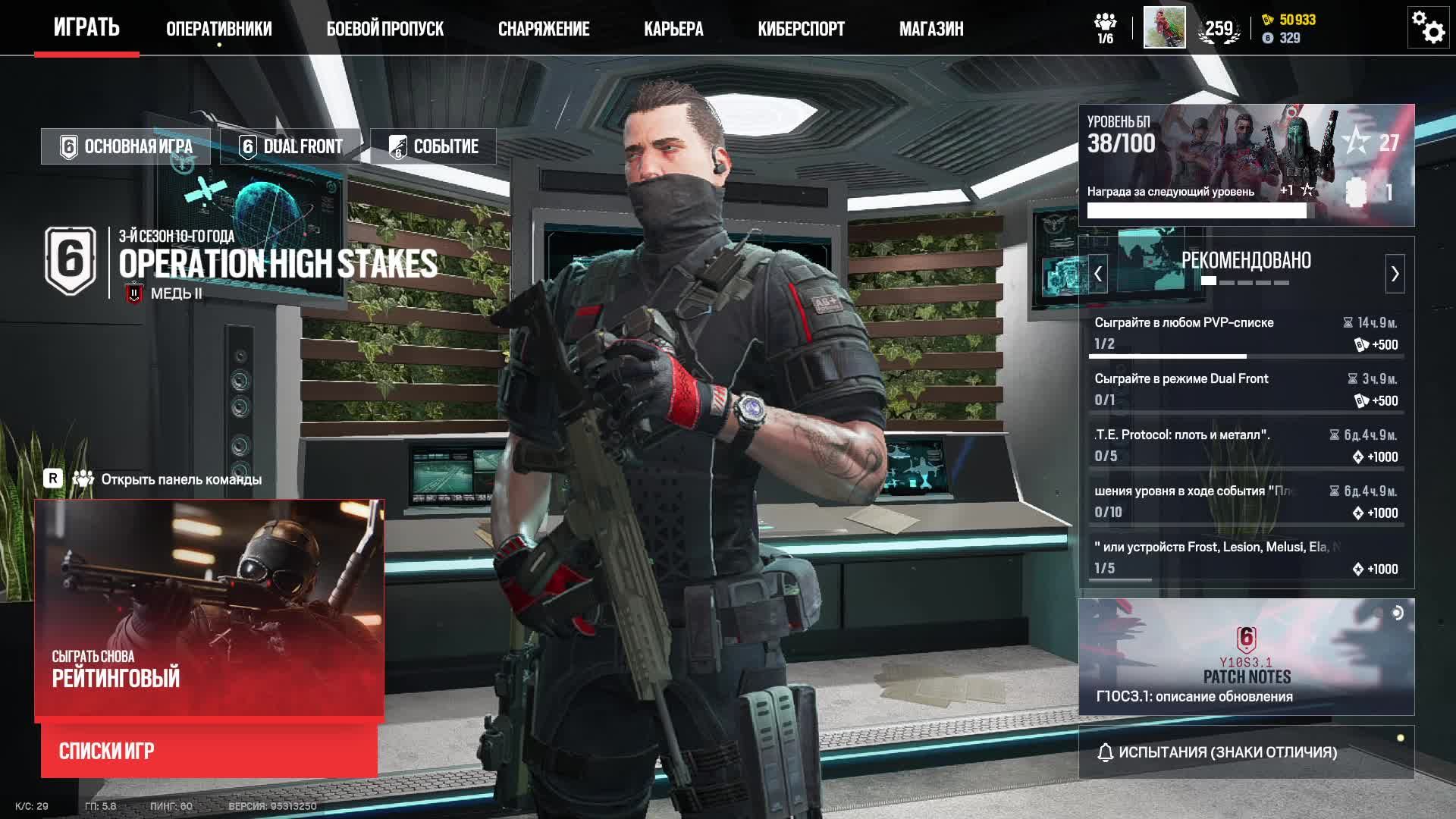Image resolution: width=1456 pixels, height=819 pixels.
Task: Open the ОПЕРАТИВНИКИ tab
Action: tap(218, 29)
